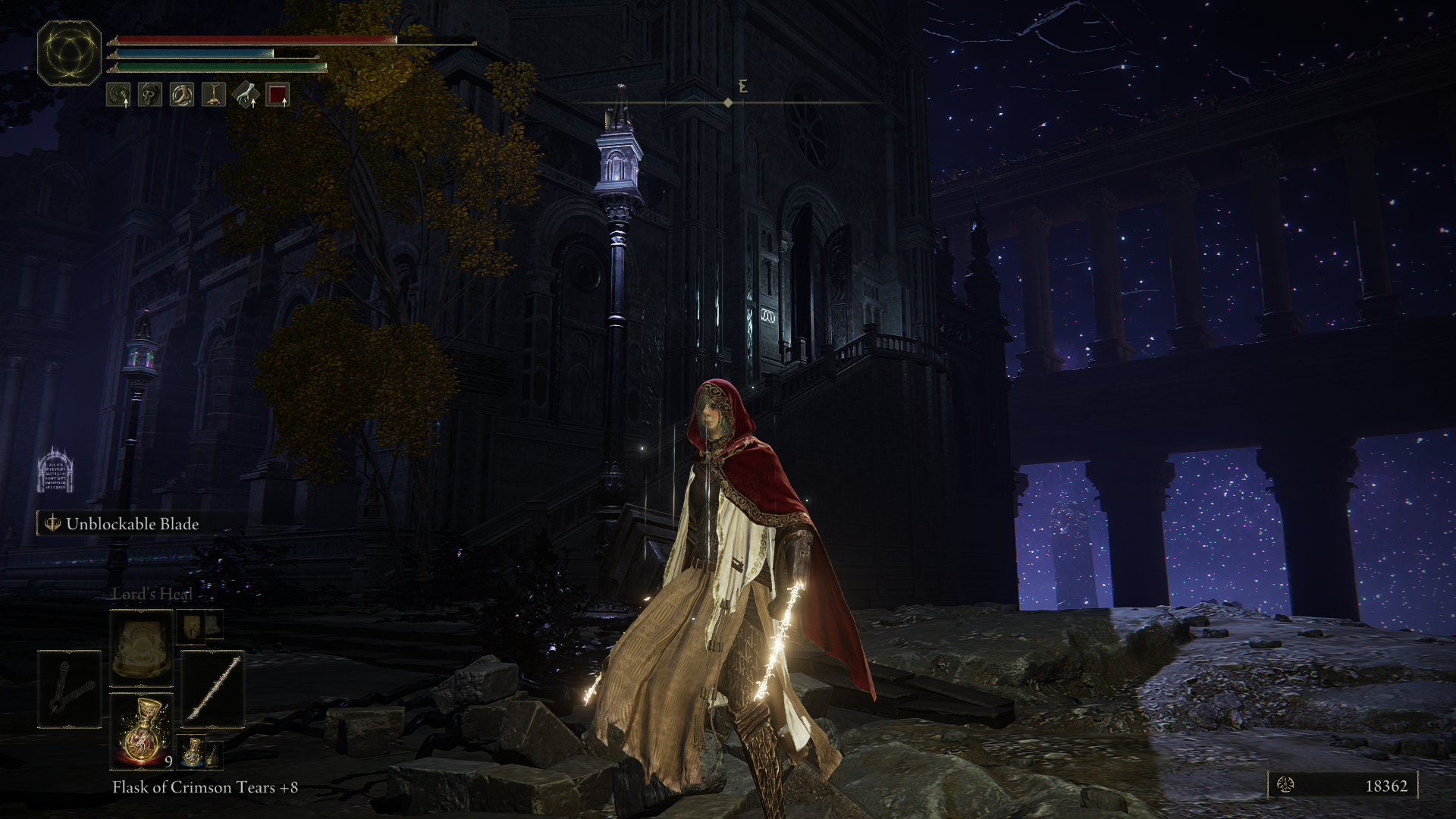Choose the right-hand thorned sword slot
The height and width of the screenshot is (819, 1456).
(213, 689)
